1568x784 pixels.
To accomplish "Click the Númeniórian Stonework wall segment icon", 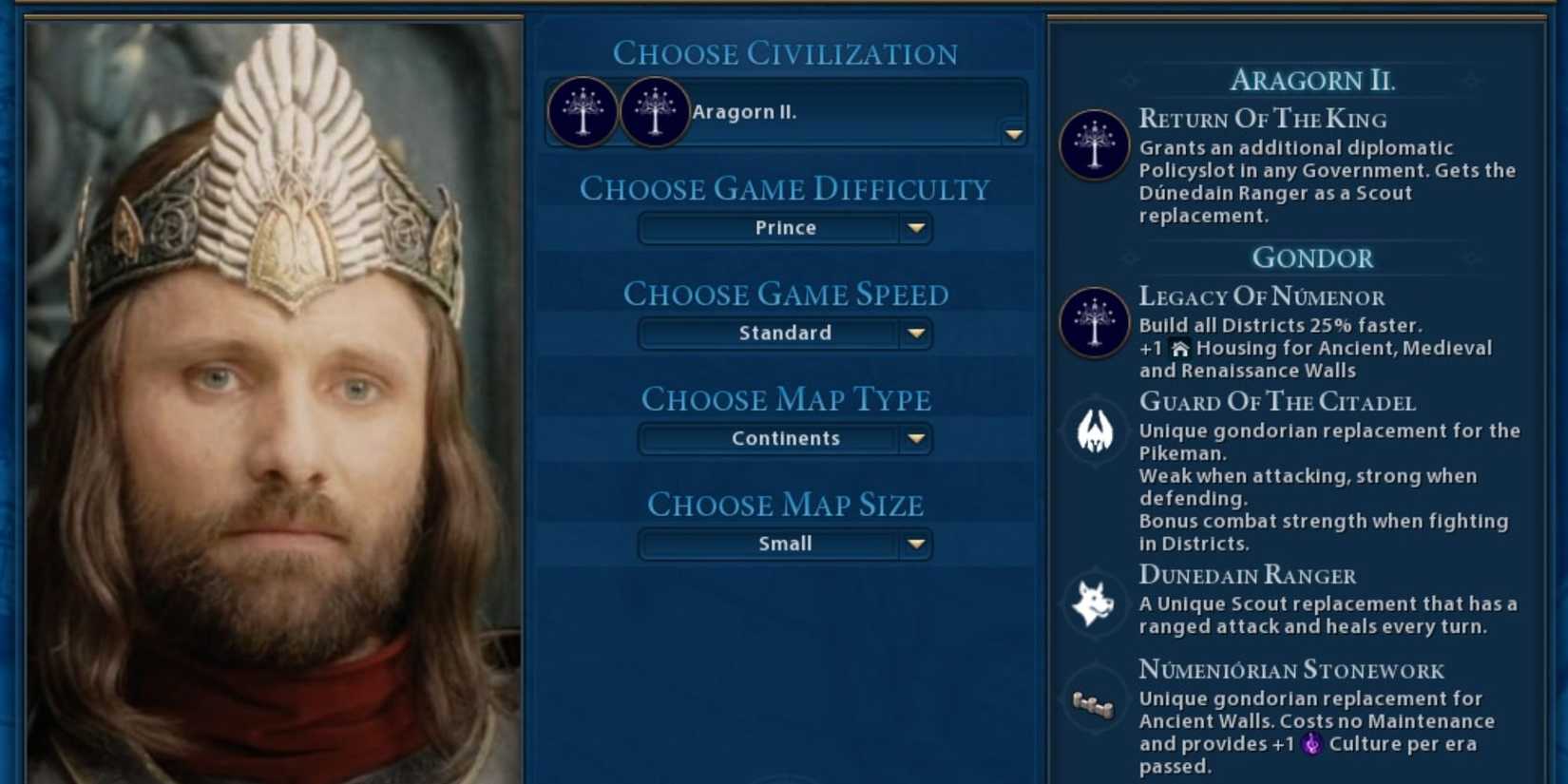I will point(1094,705).
